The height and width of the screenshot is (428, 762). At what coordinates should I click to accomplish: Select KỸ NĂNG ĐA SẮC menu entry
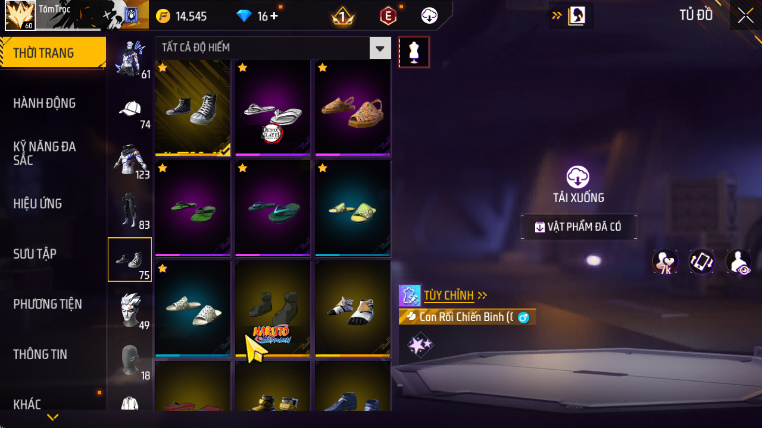pos(45,152)
